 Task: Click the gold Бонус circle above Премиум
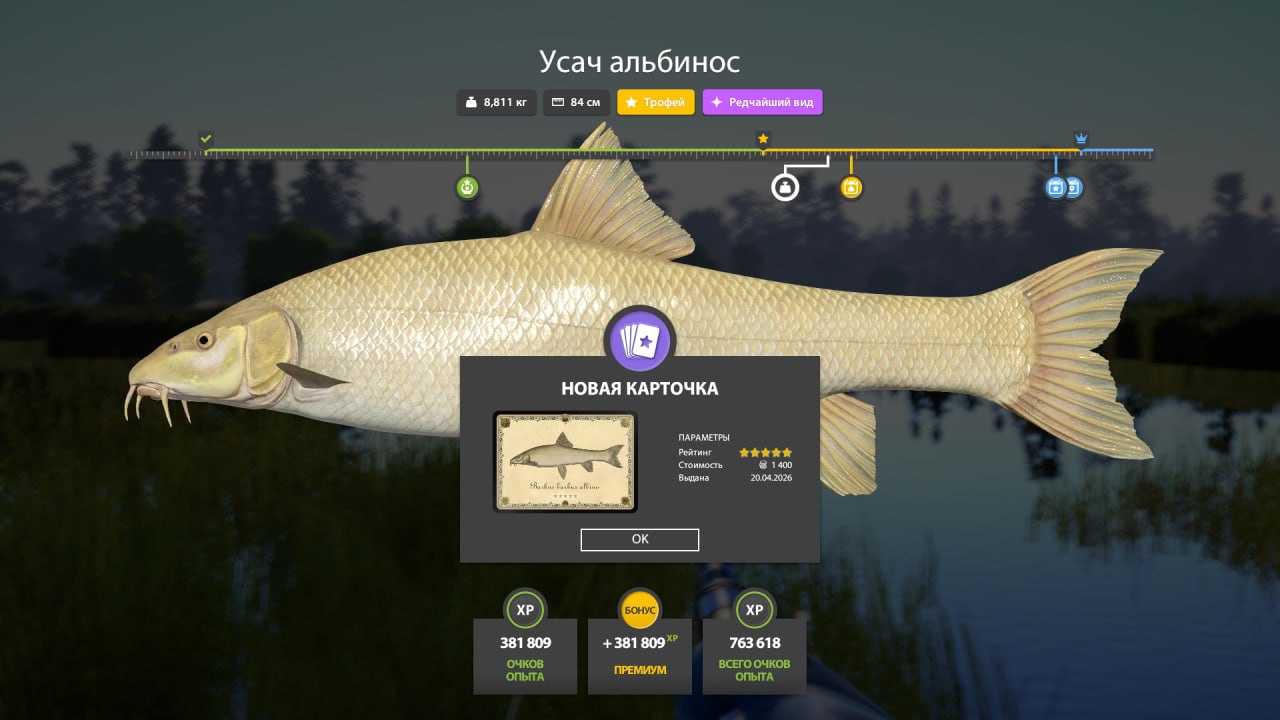(639, 610)
